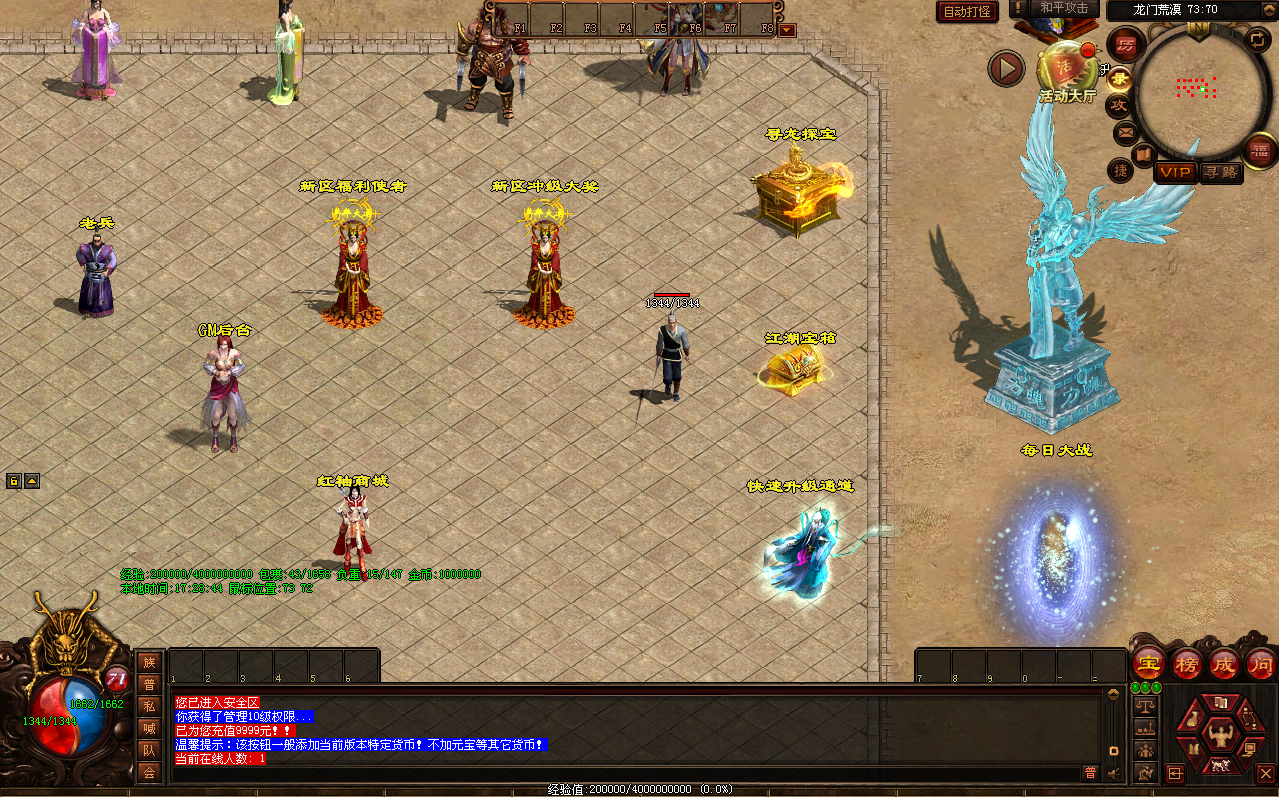This screenshot has height=797, width=1279.
Task: Open the trade scales icon
Action: [x=1144, y=705]
